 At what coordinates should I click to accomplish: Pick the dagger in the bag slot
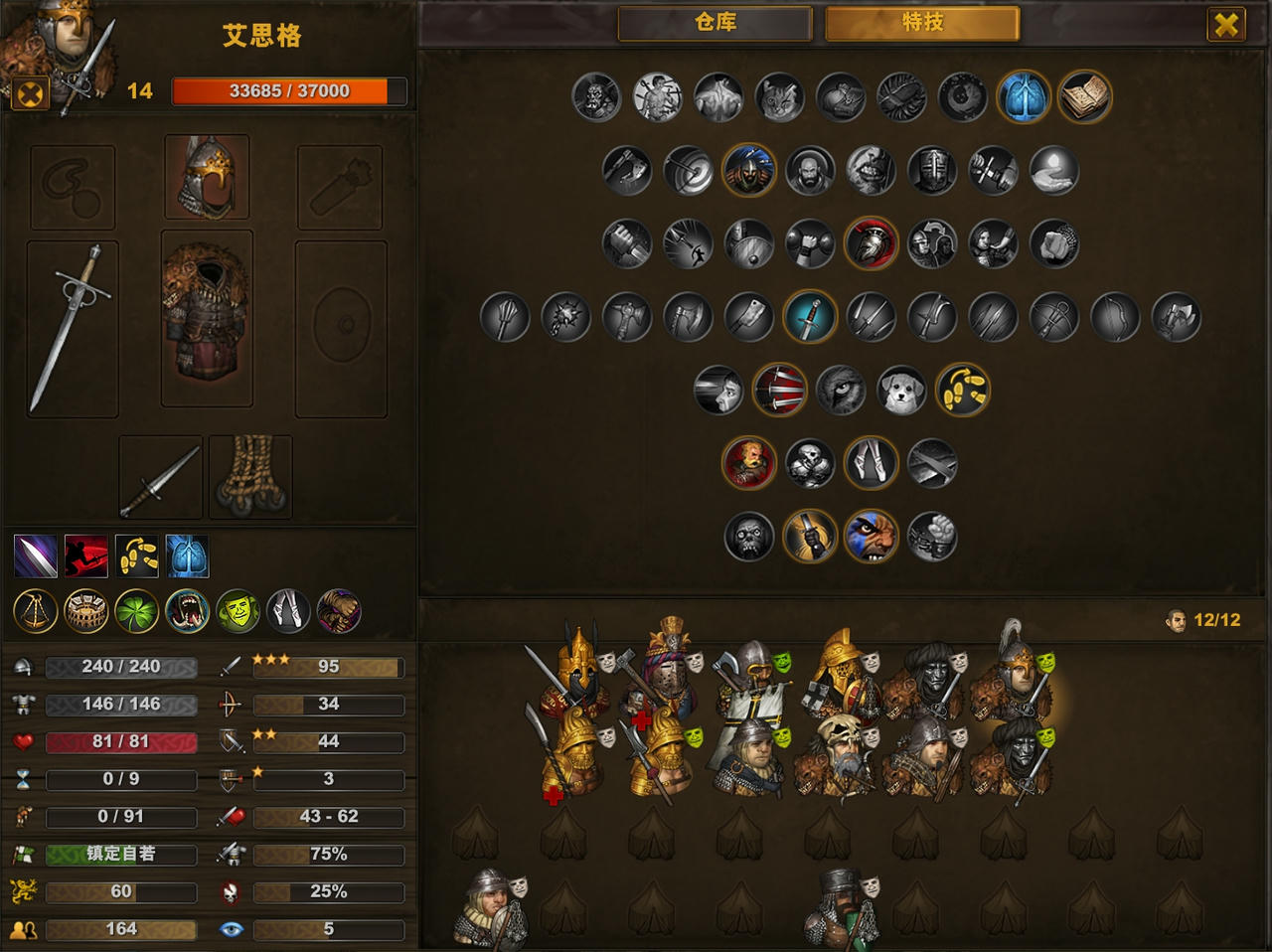[x=160, y=477]
